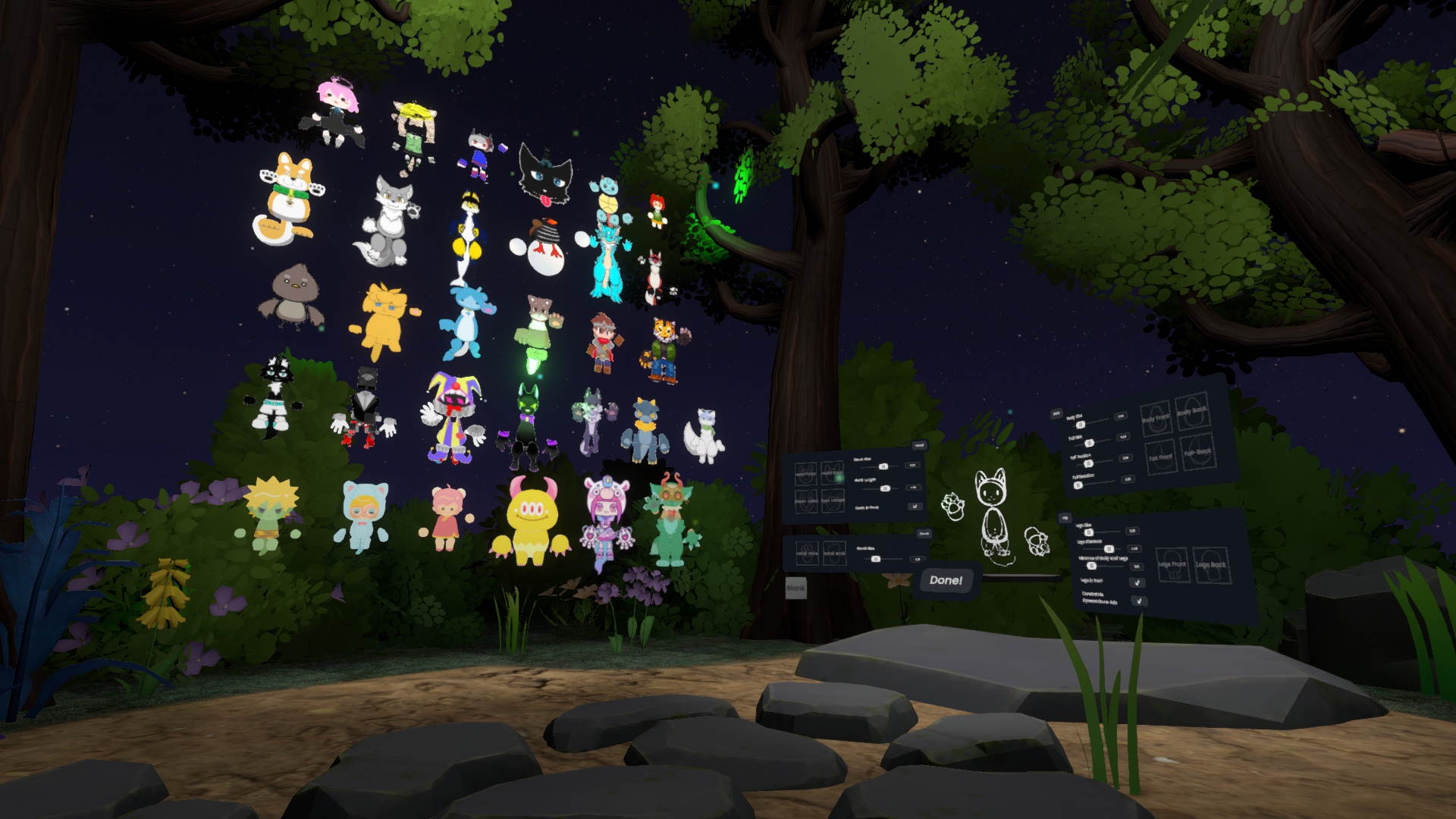Choose the Mouth Open drawing tile
Viewport: 1456px width, 819px height.
(805, 501)
